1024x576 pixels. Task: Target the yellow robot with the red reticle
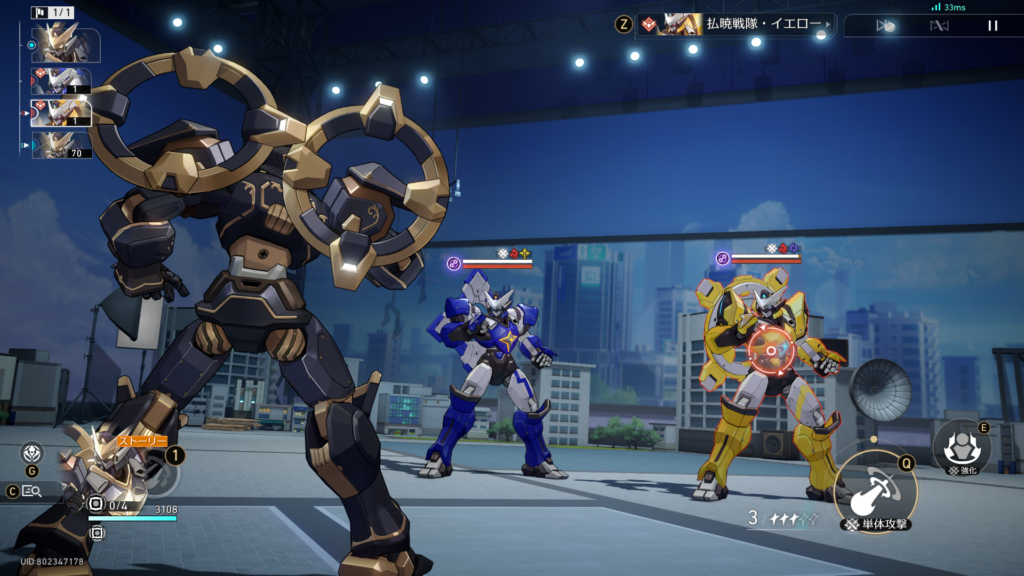771,351
